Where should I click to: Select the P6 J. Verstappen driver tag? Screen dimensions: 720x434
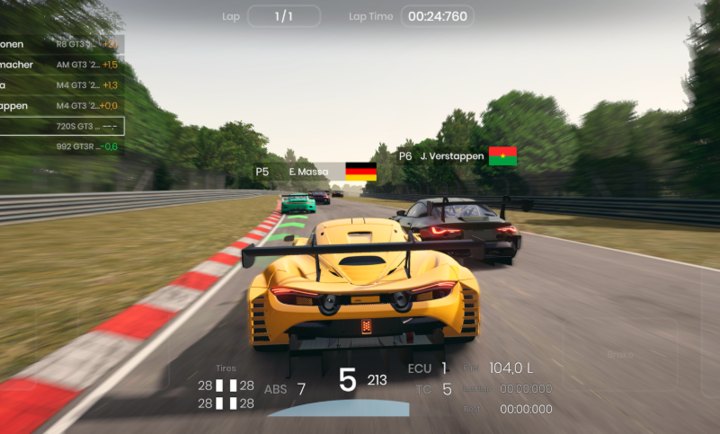pyautogui.click(x=456, y=156)
